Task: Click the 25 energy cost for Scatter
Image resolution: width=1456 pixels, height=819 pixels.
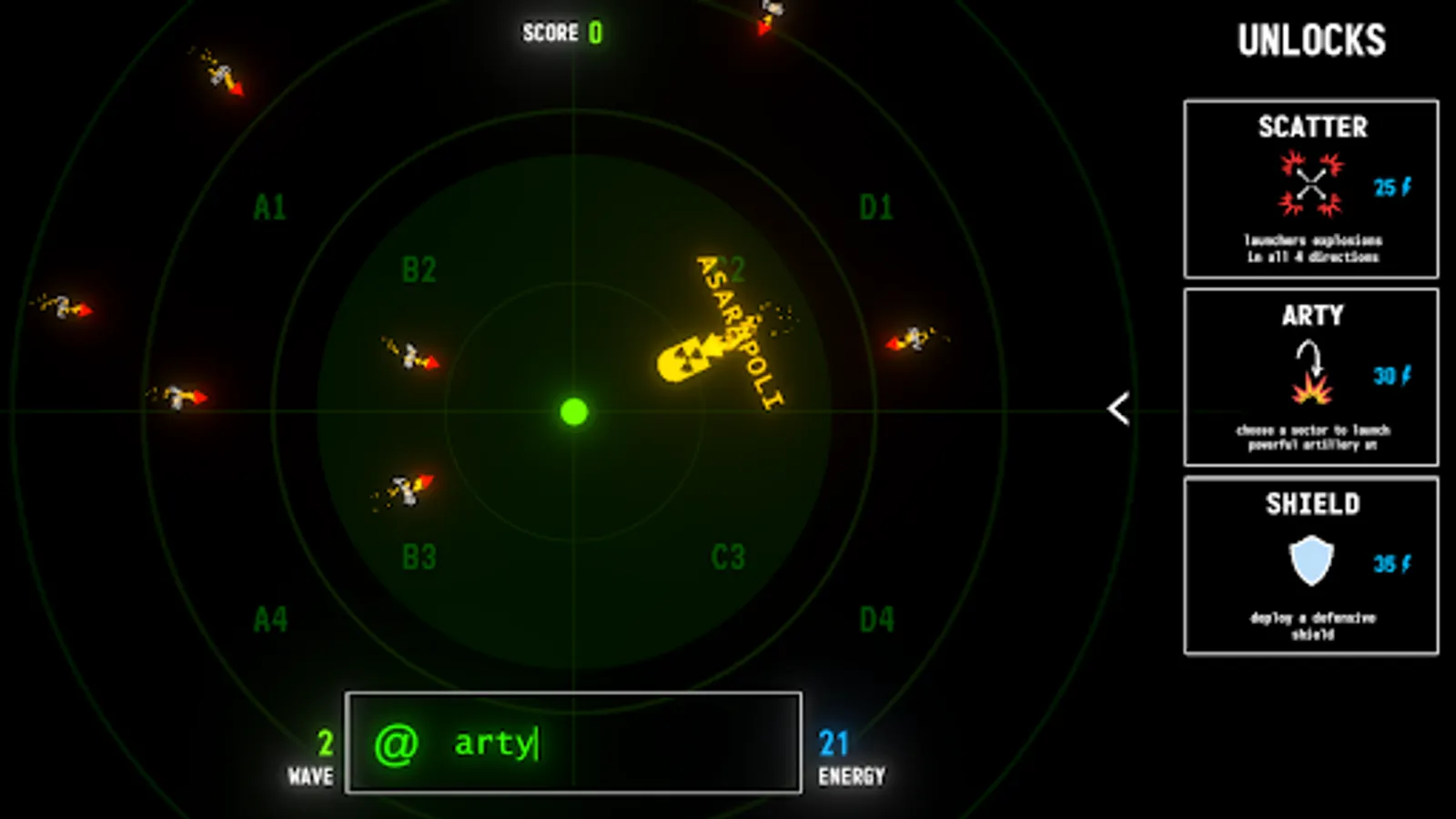Action: point(1388,185)
